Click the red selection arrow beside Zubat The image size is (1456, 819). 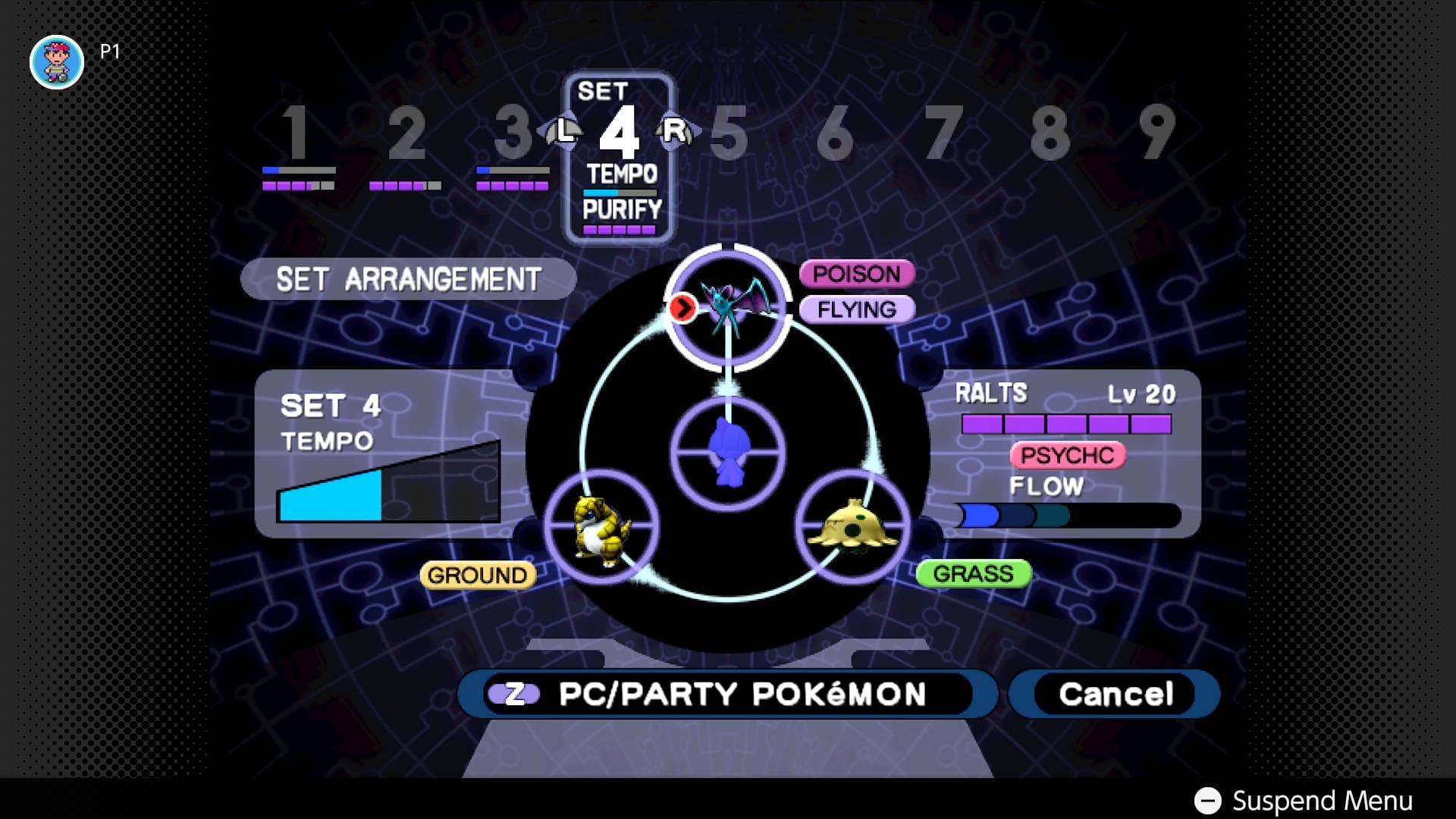683,308
